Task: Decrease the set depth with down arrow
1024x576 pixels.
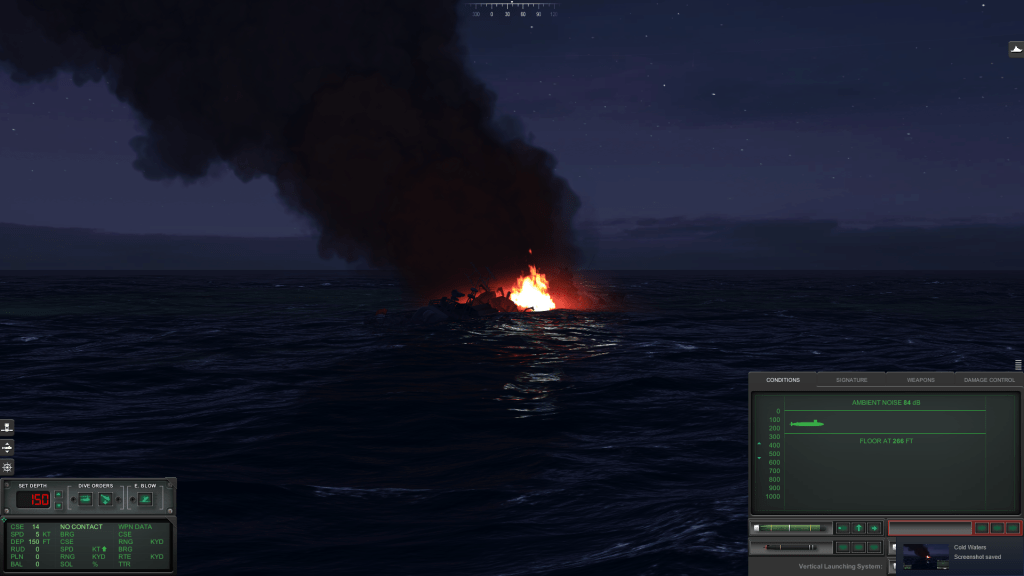Action: [x=58, y=505]
